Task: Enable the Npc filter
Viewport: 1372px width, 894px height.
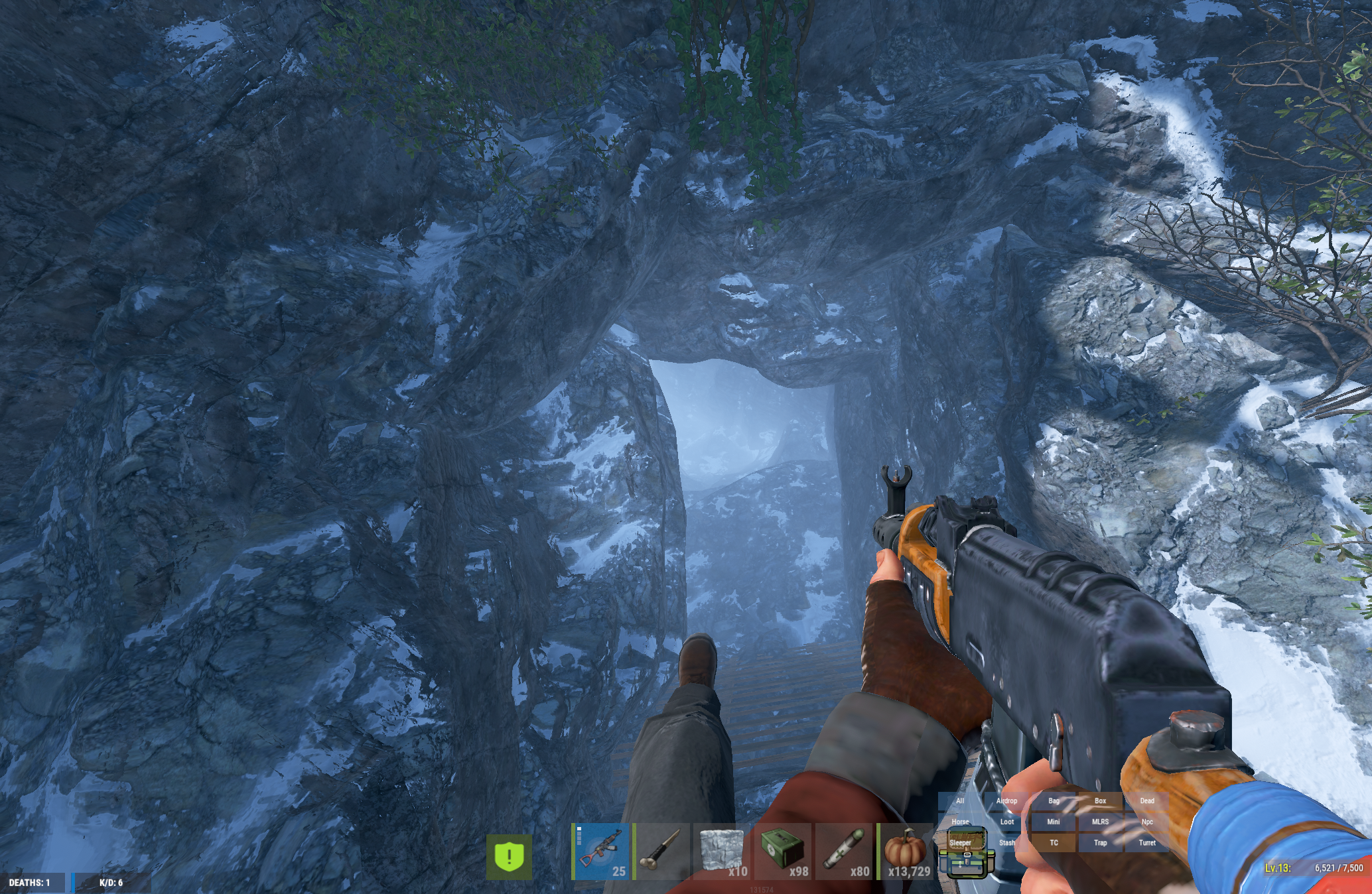Action: click(x=1147, y=822)
